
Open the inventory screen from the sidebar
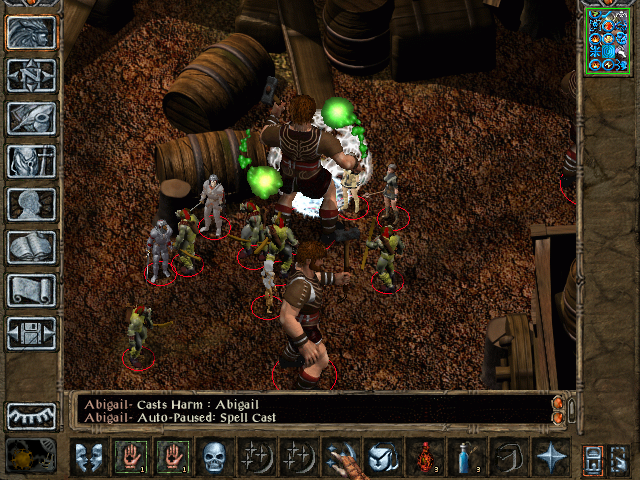click(x=32, y=160)
